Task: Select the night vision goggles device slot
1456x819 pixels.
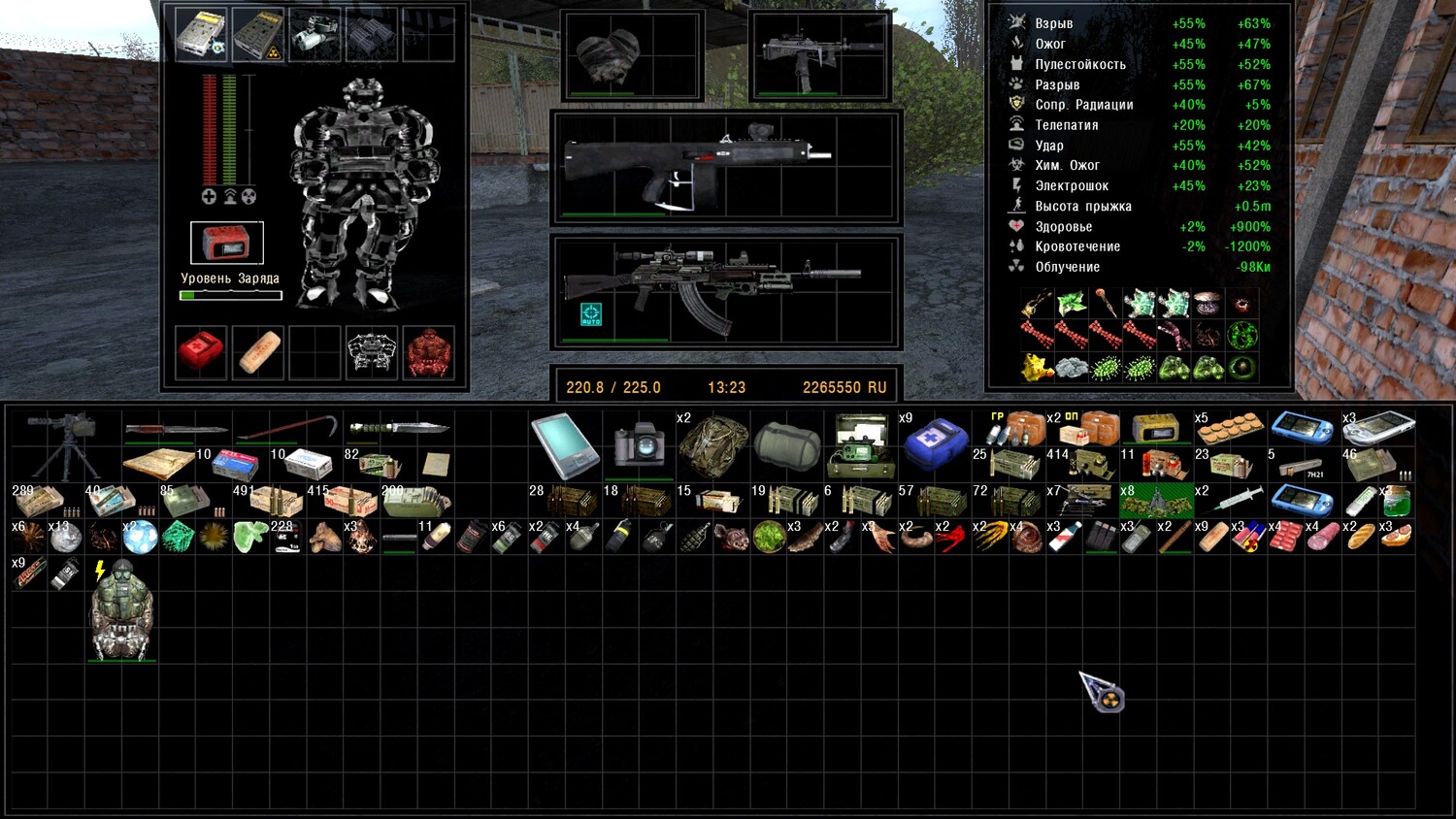Action: pos(314,35)
